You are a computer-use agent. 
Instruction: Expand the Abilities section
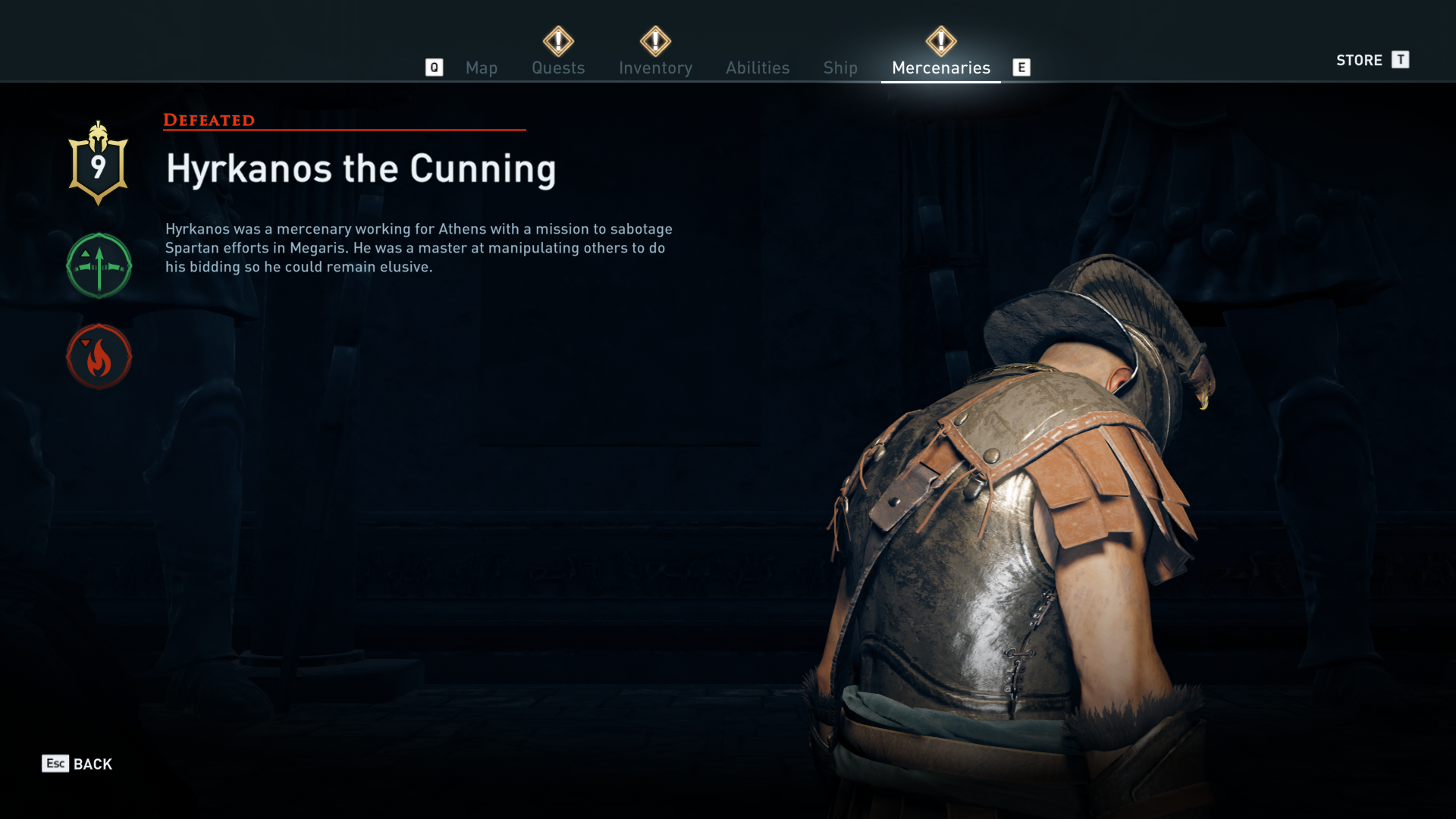757,67
